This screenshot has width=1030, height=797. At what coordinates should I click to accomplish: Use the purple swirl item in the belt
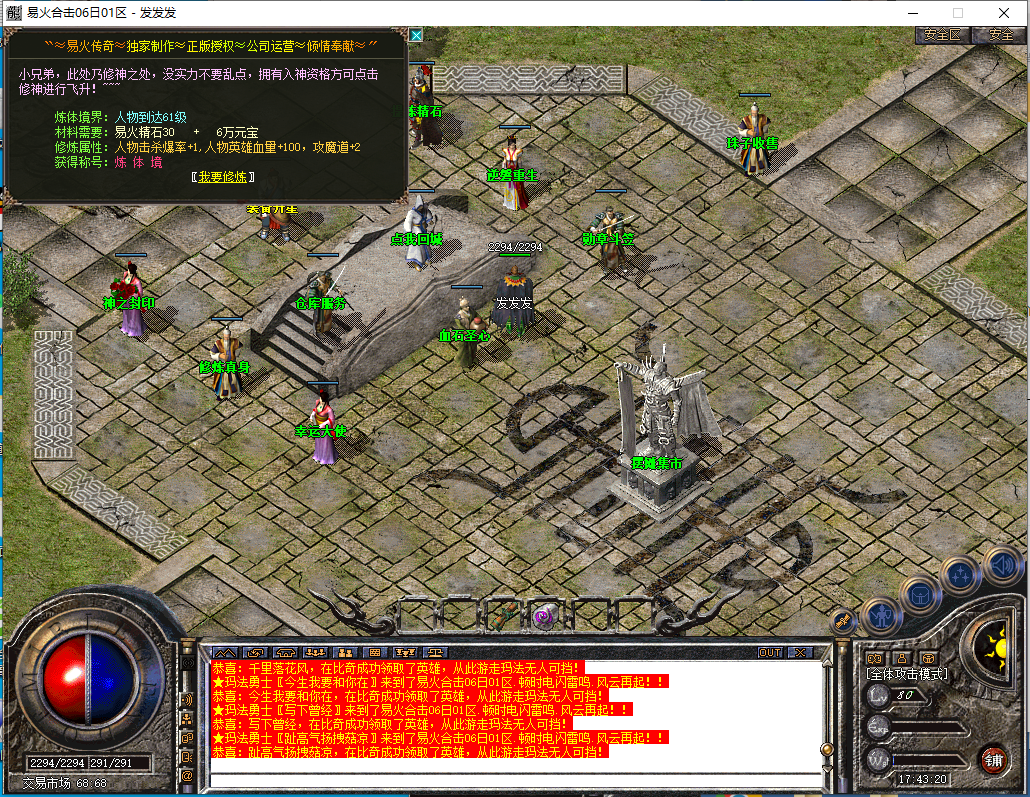point(545,614)
